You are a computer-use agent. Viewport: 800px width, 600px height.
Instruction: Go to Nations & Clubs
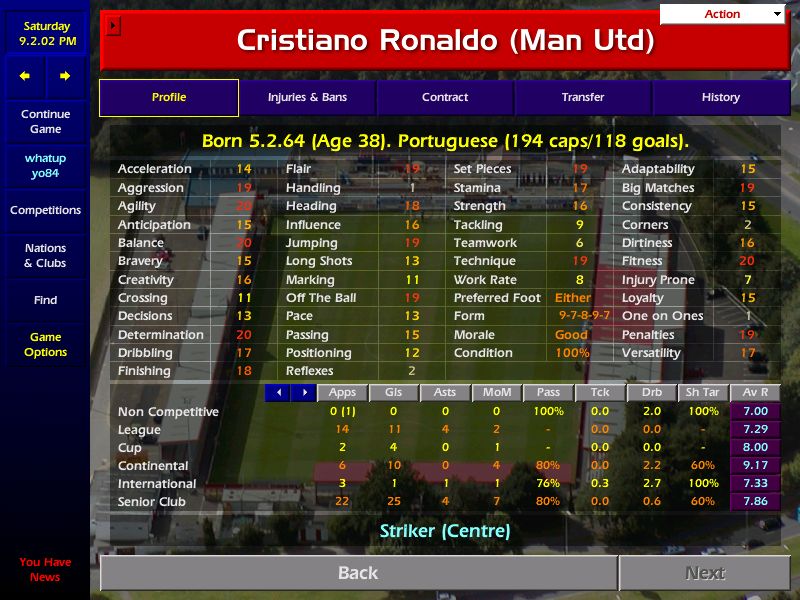point(45,256)
